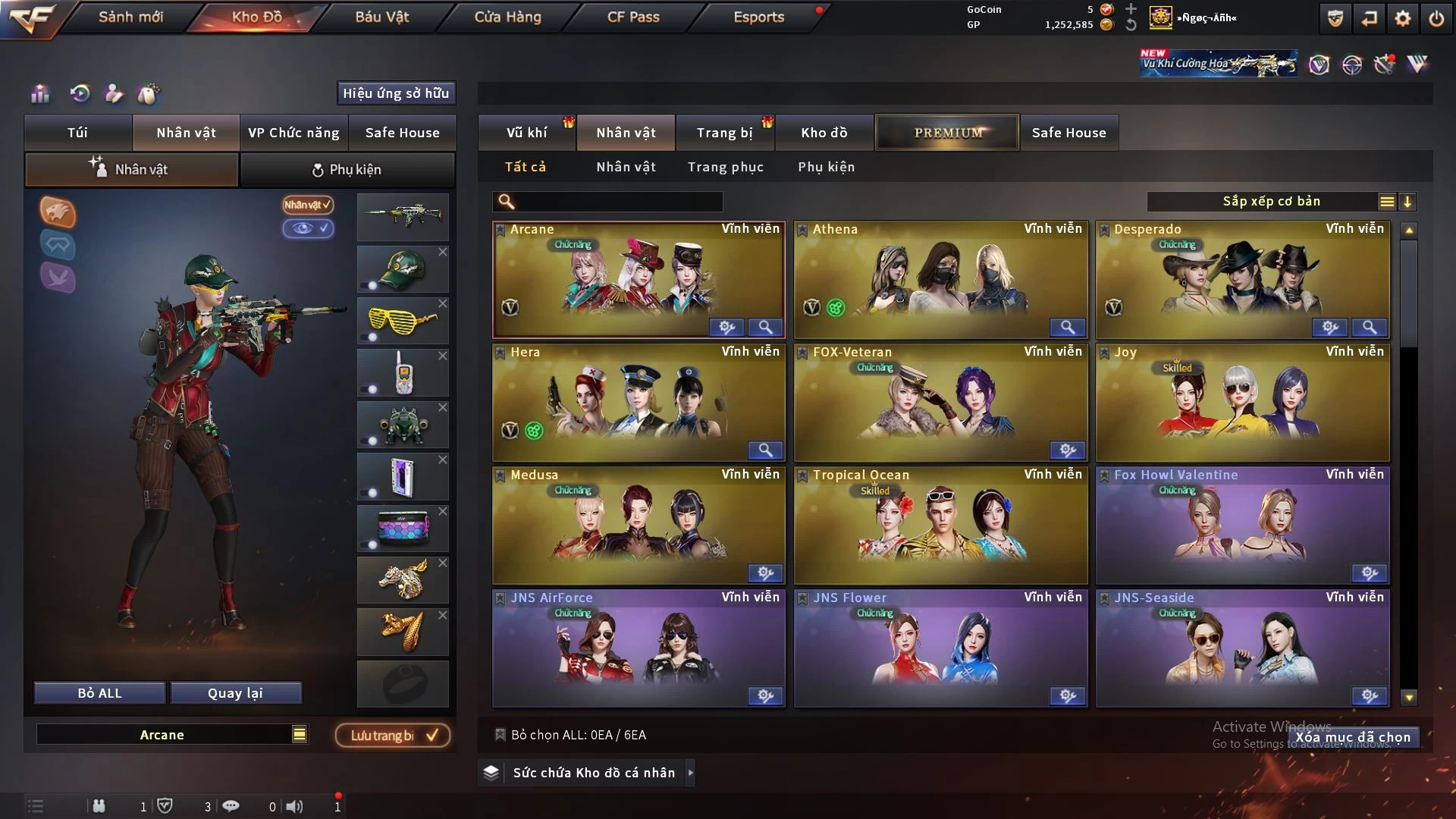Open the gear settings icon
The height and width of the screenshot is (819, 1456).
[x=1403, y=18]
